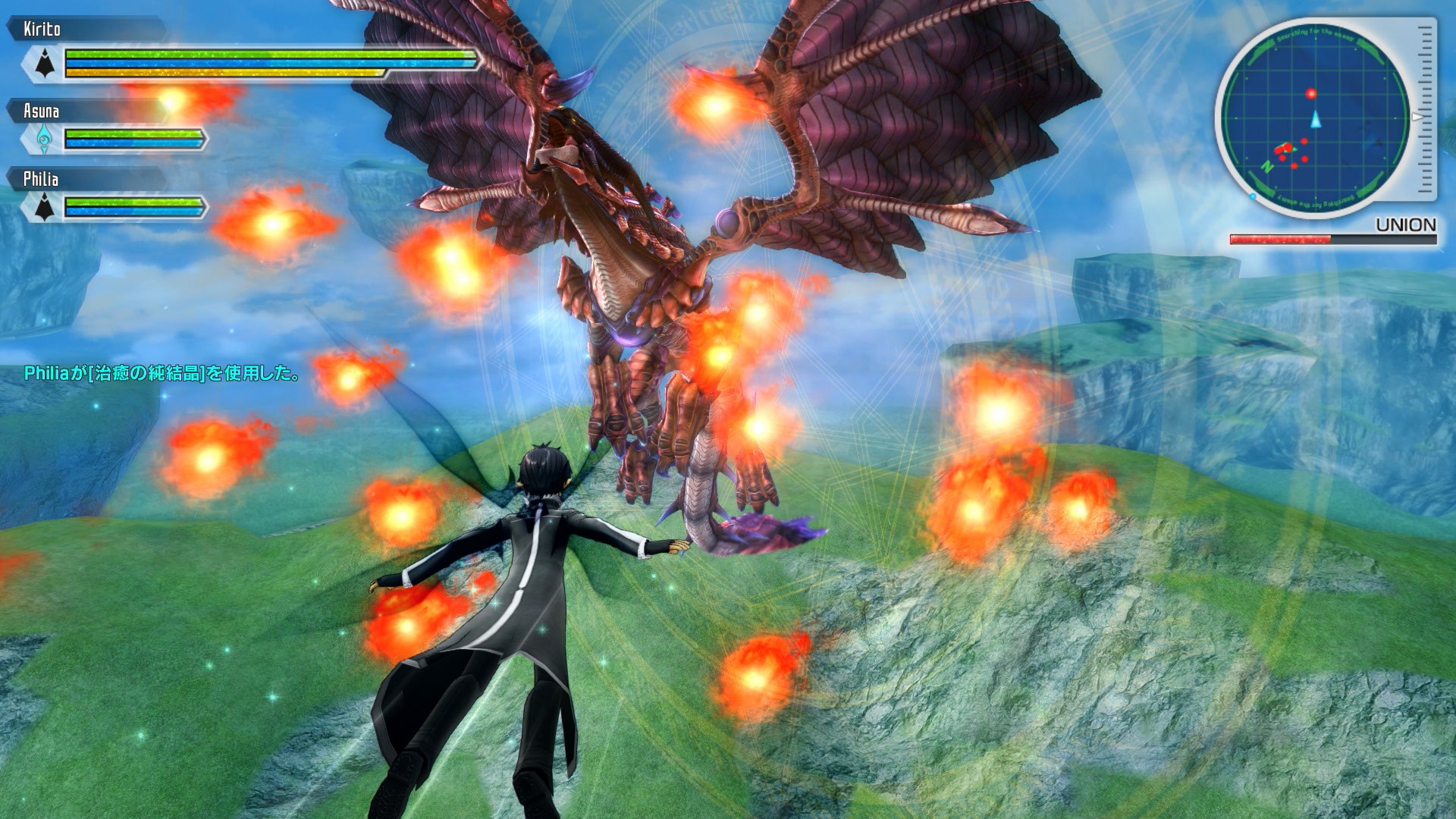Select the Asuna nameplate tab

coord(42,111)
